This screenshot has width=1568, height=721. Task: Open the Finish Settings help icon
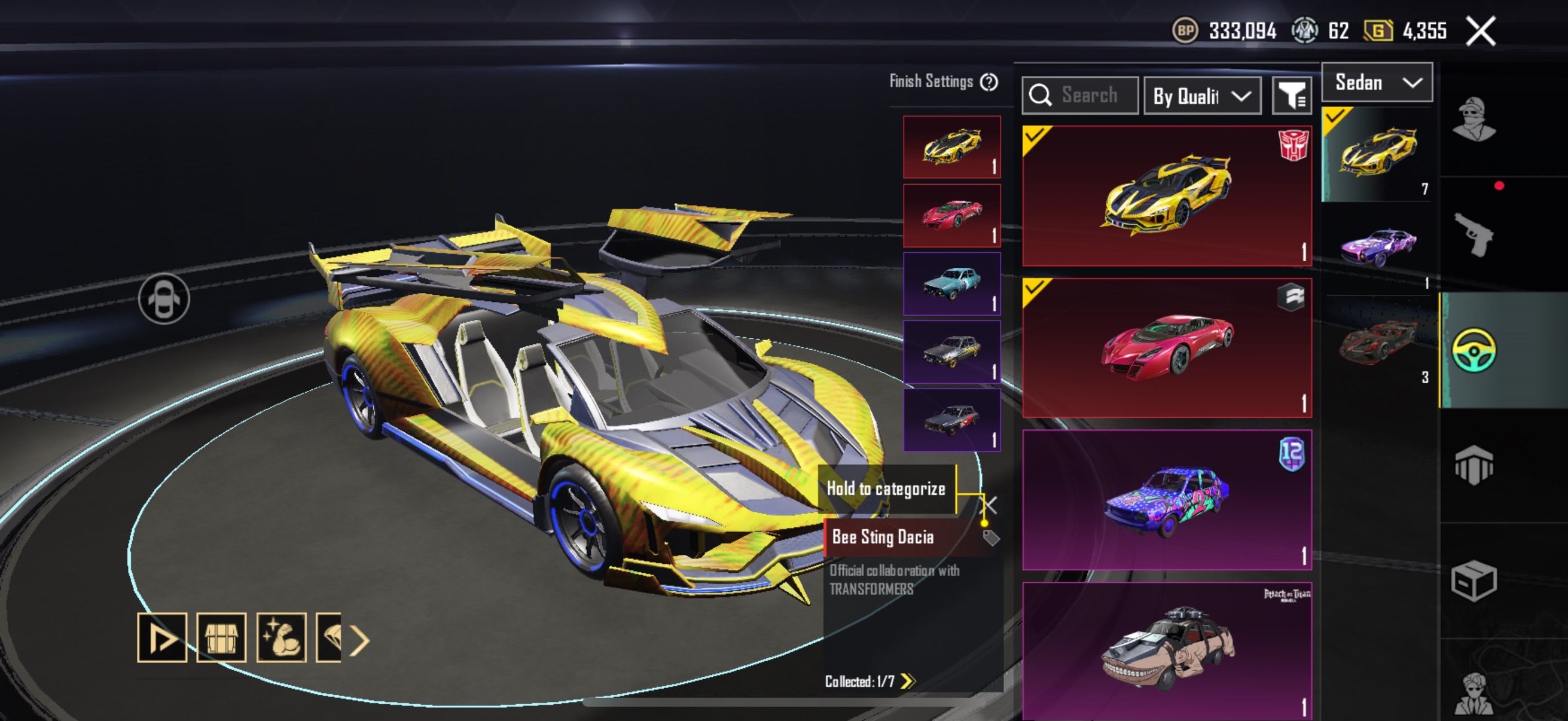pyautogui.click(x=989, y=82)
